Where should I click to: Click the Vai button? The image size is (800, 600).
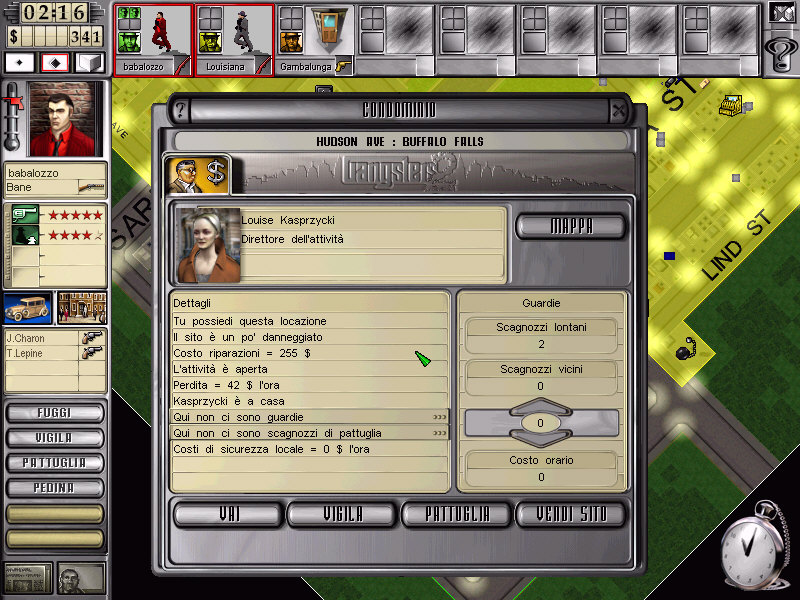coord(228,514)
